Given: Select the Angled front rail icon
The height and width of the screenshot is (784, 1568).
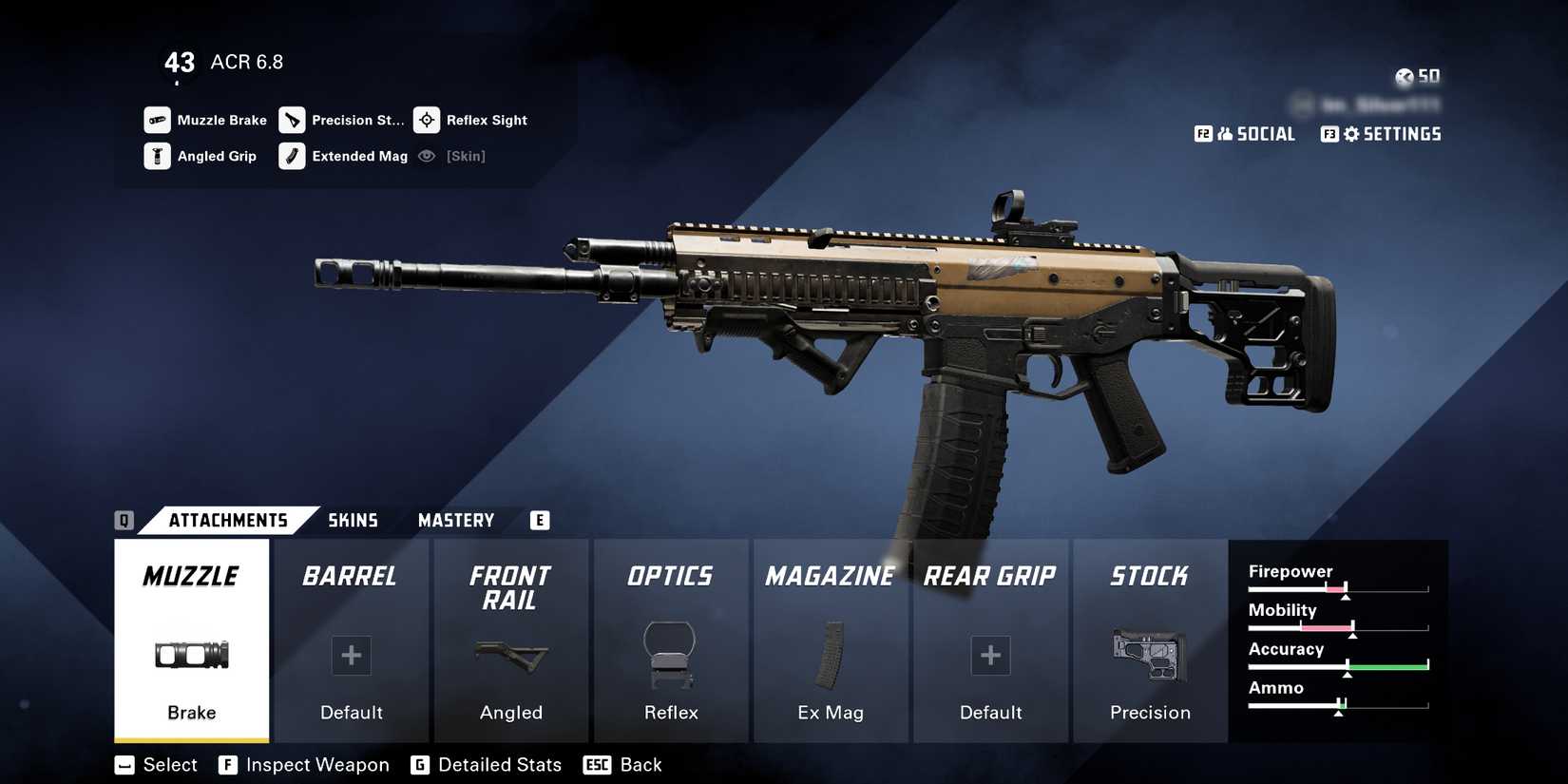Looking at the screenshot, I should click(x=510, y=656).
